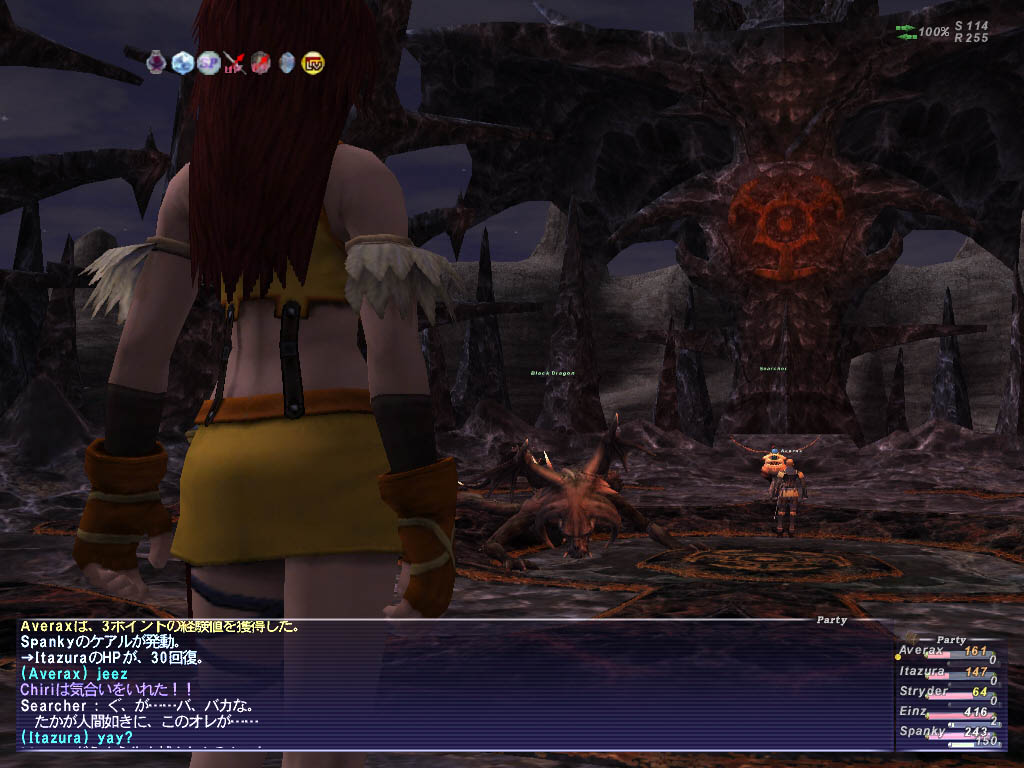
Task: Select Itazura in the party list
Action: pos(921,672)
